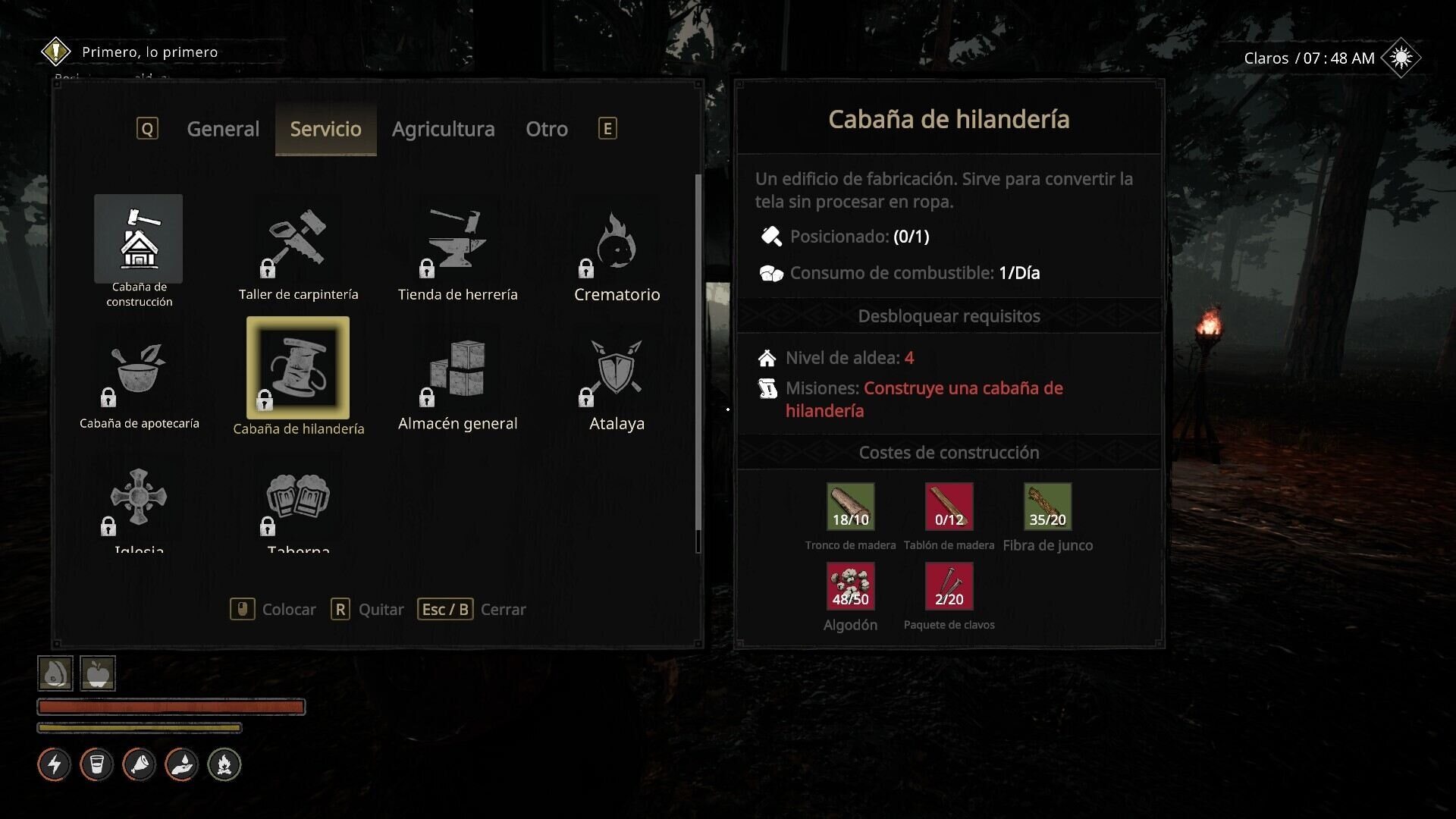Click the Cabaña de hilandería spool icon
This screenshot has height=819, width=1456.
[x=298, y=369]
